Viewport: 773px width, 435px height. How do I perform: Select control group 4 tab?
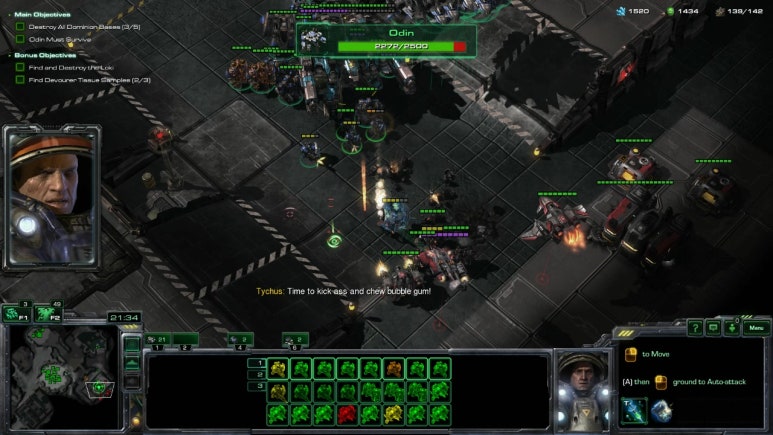coord(239,340)
